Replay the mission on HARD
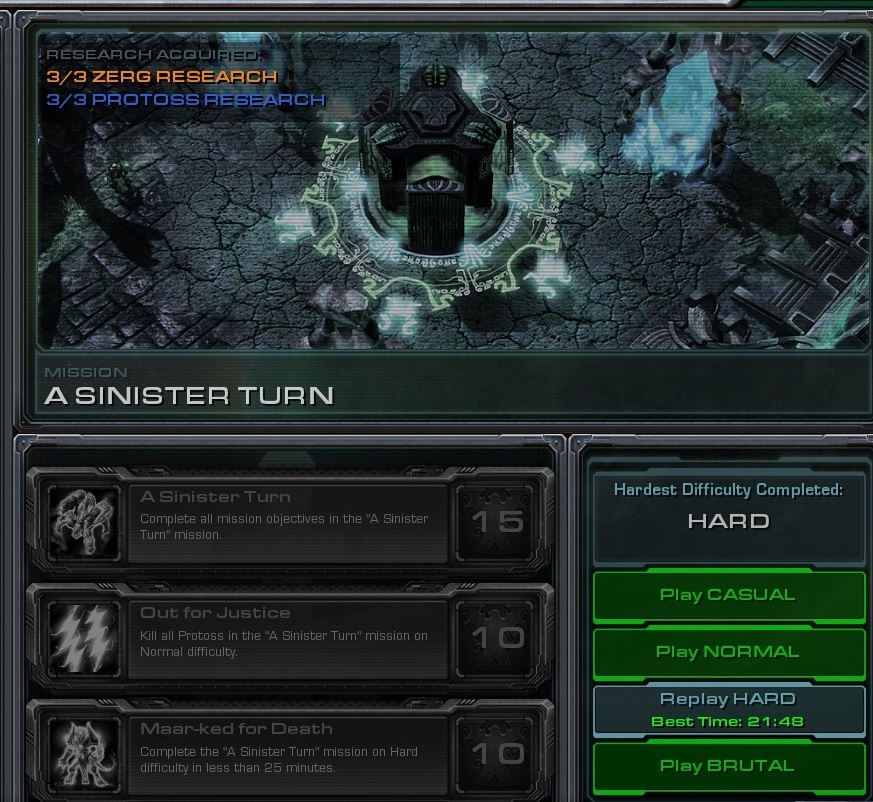The width and height of the screenshot is (873, 802). pyautogui.click(x=728, y=709)
